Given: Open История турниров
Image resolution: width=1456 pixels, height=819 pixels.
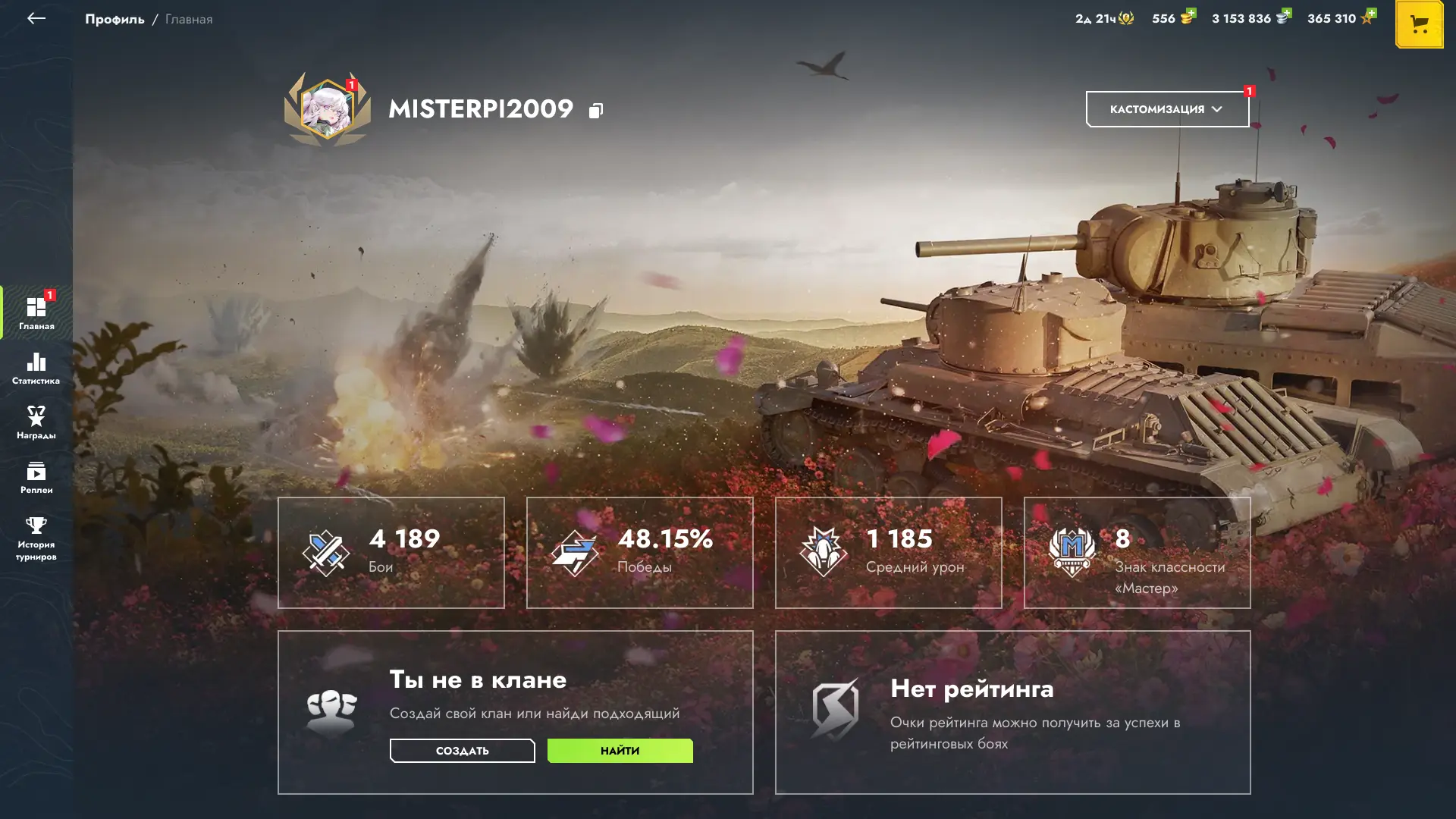Looking at the screenshot, I should 36,538.
